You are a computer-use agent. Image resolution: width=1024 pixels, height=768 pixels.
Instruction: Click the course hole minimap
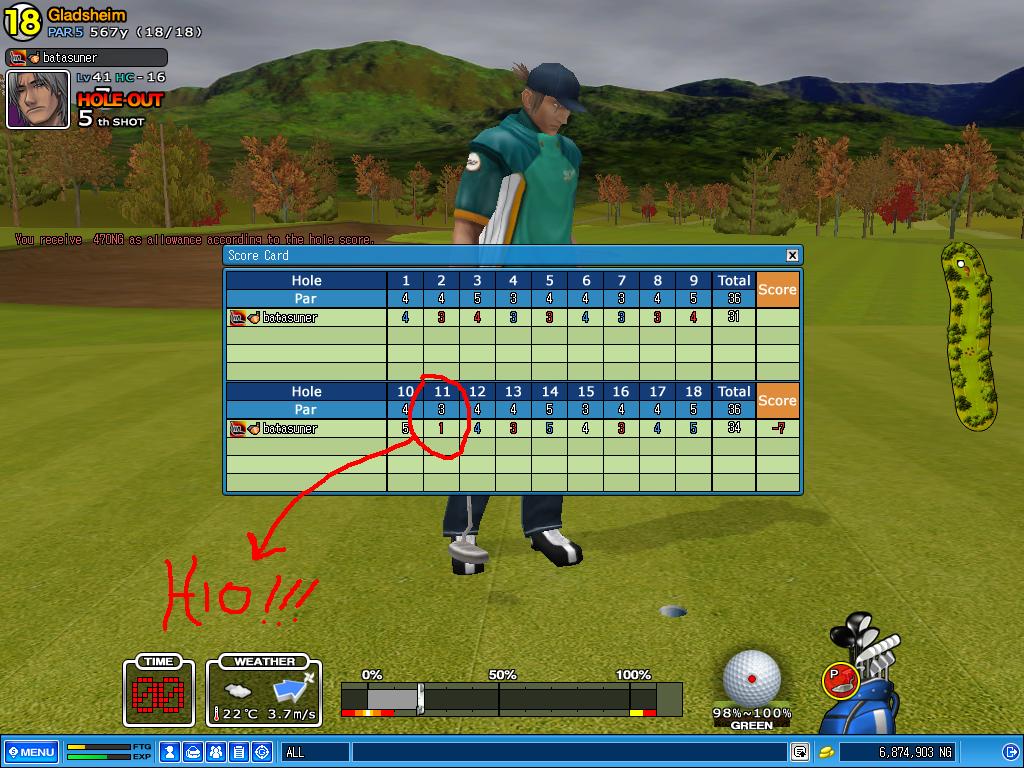(x=967, y=335)
